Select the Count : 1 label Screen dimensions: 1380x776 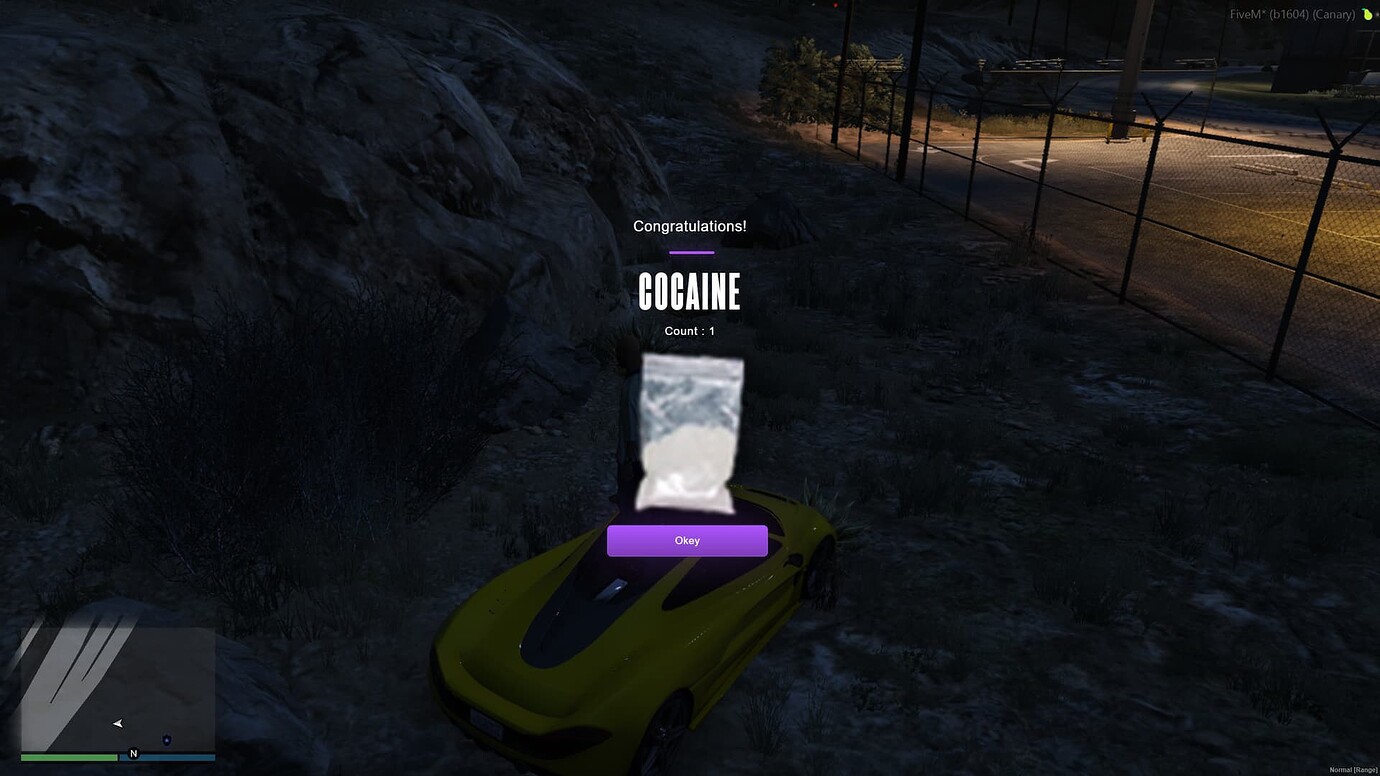pyautogui.click(x=688, y=330)
